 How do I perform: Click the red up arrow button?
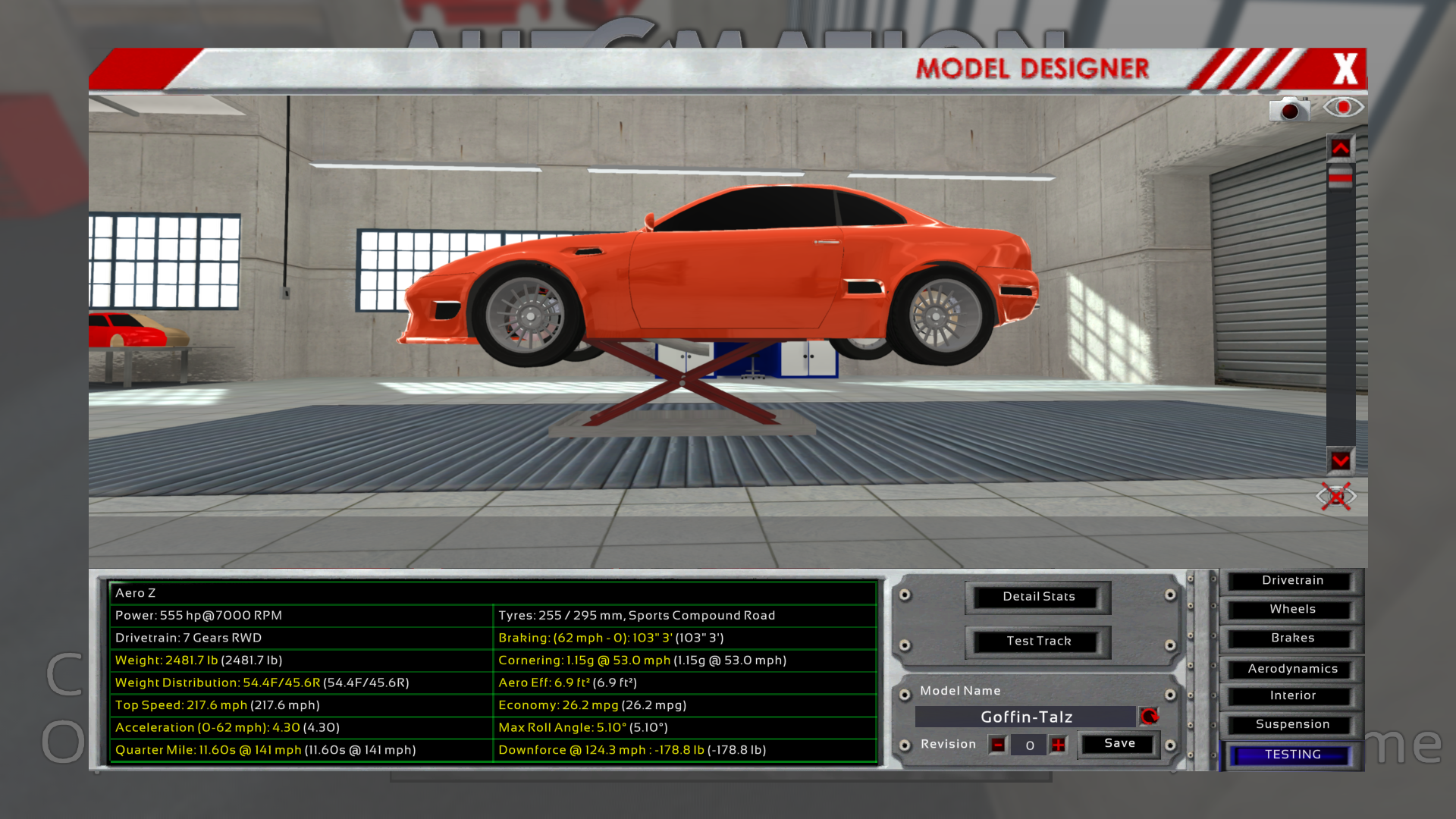click(x=1340, y=148)
